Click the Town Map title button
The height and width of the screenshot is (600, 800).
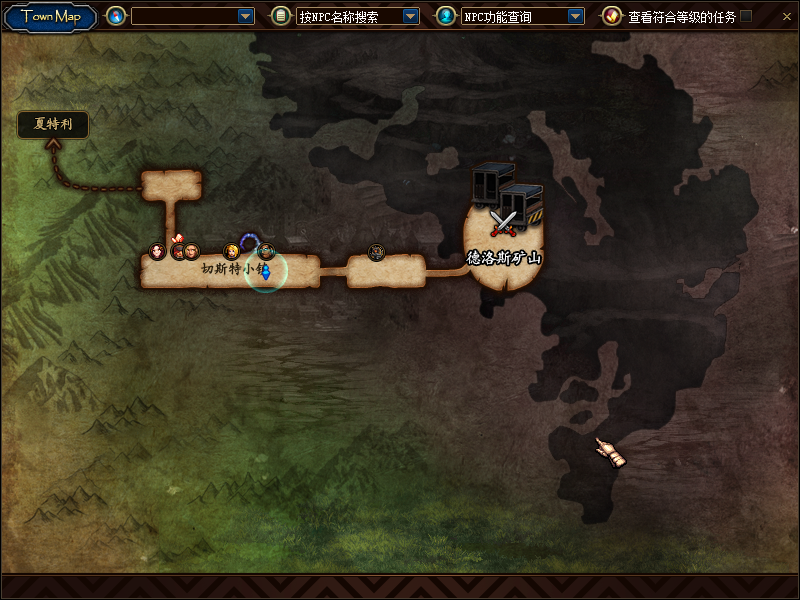pyautogui.click(x=51, y=16)
